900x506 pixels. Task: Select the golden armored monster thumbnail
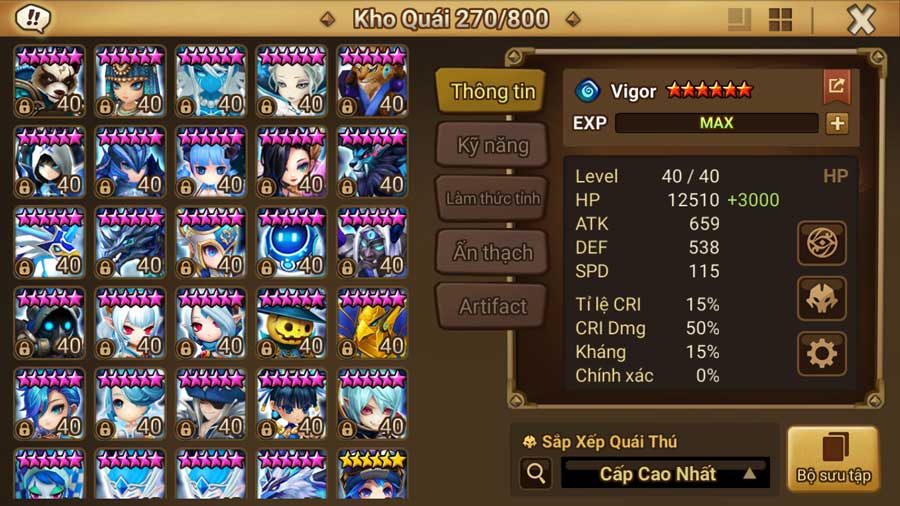point(372,323)
